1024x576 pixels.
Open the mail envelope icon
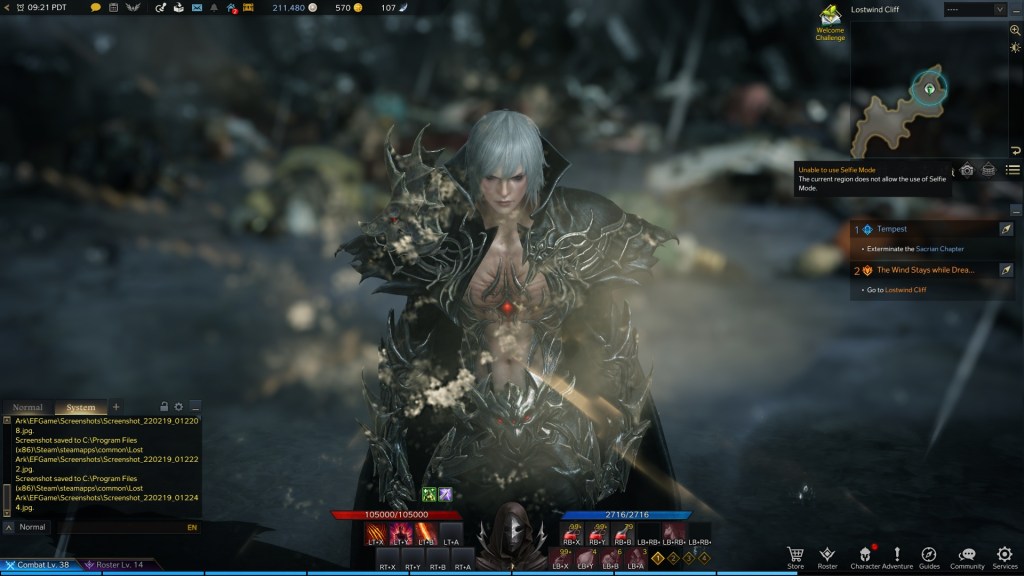point(196,8)
